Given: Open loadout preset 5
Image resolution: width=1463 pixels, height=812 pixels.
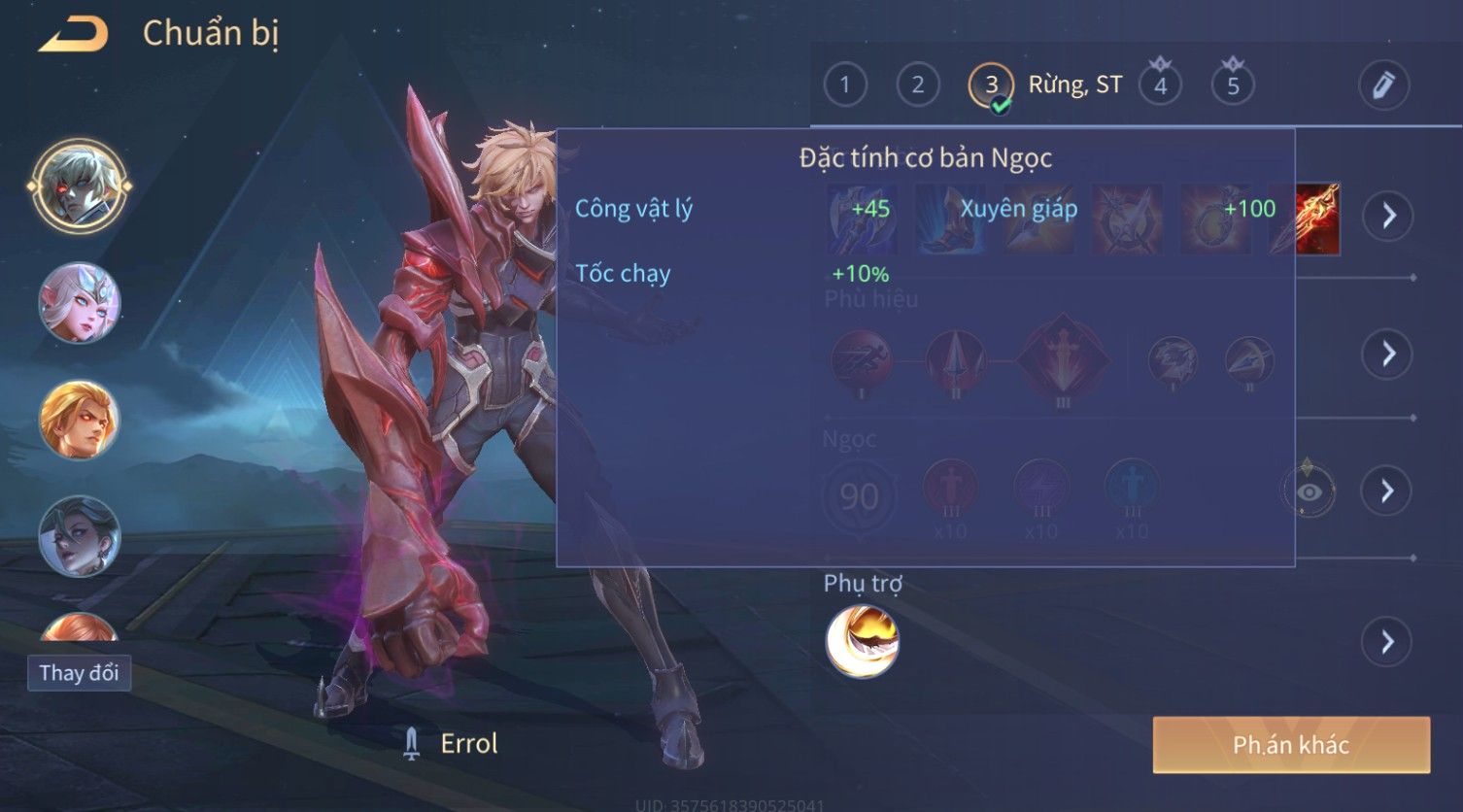Looking at the screenshot, I should (1233, 85).
